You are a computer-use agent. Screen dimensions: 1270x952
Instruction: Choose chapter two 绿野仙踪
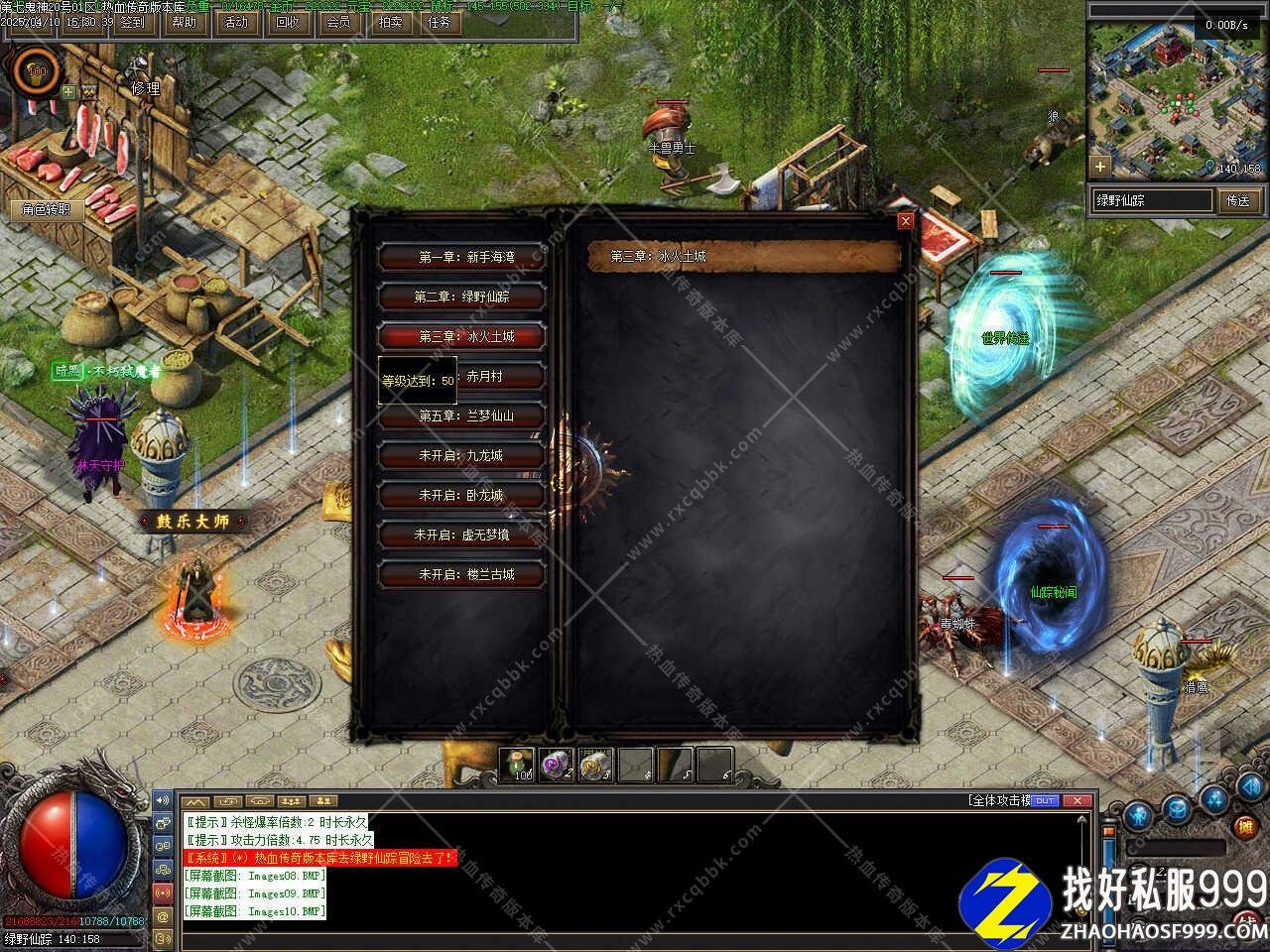point(461,297)
